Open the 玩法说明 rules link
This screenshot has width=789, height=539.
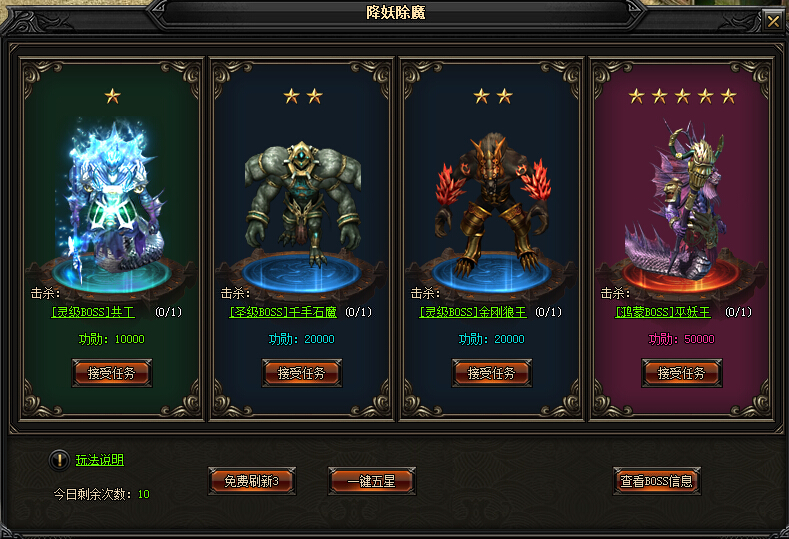(x=100, y=460)
